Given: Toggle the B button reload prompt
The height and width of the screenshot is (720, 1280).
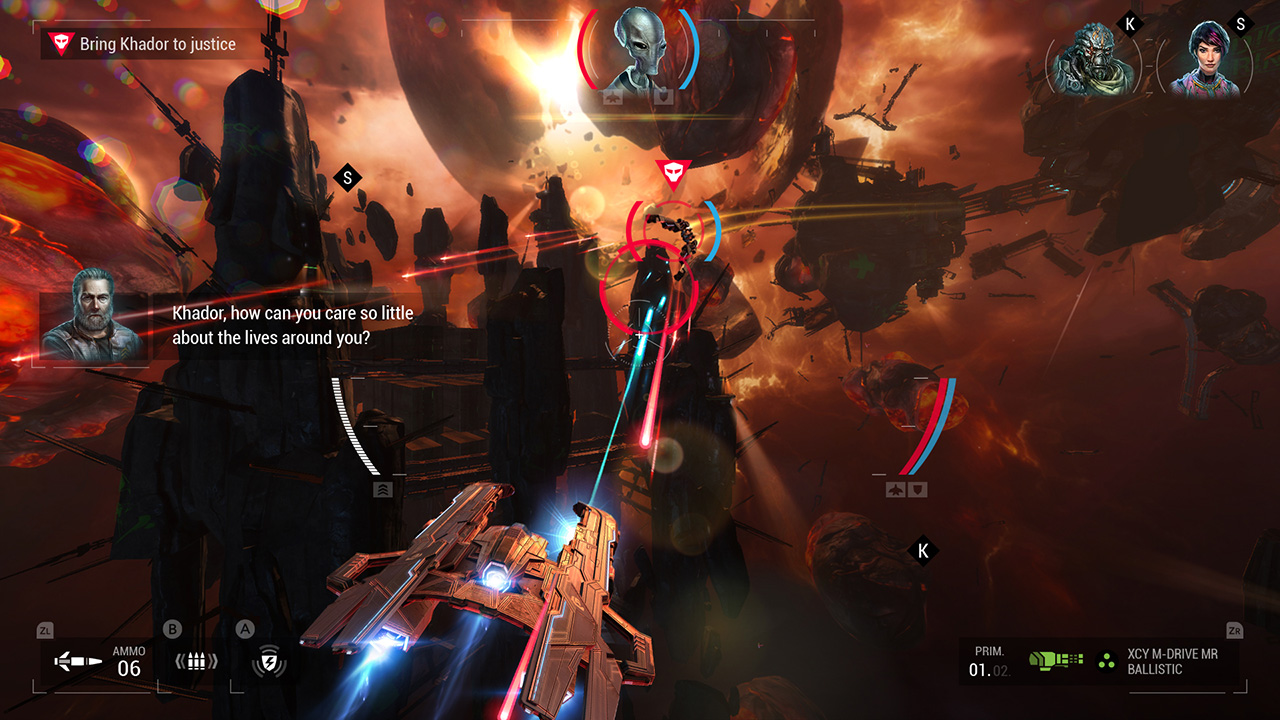Looking at the screenshot, I should coord(172,630).
